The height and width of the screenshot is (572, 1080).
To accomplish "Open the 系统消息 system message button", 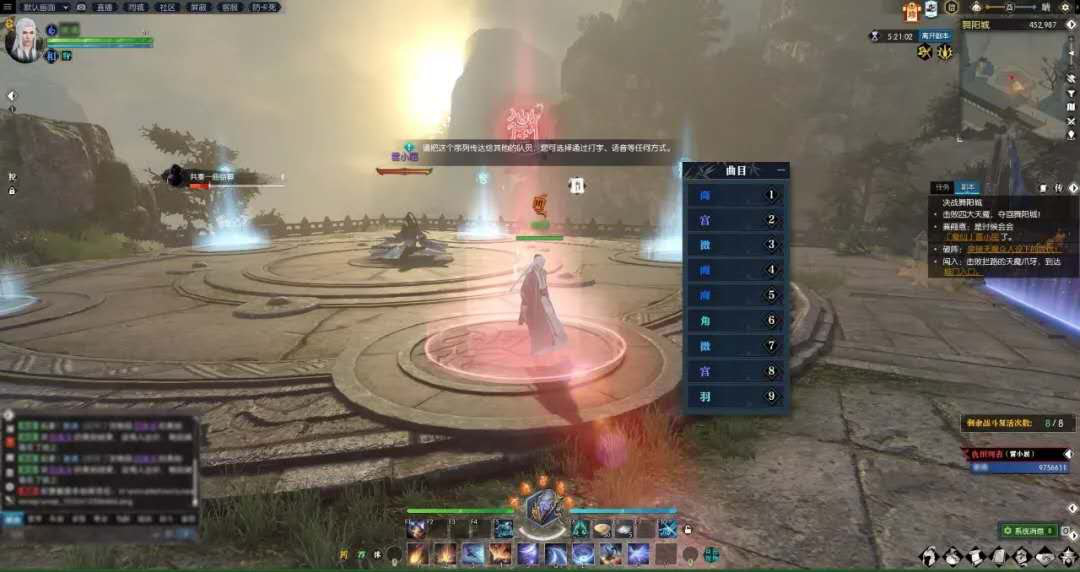I will pos(1026,530).
